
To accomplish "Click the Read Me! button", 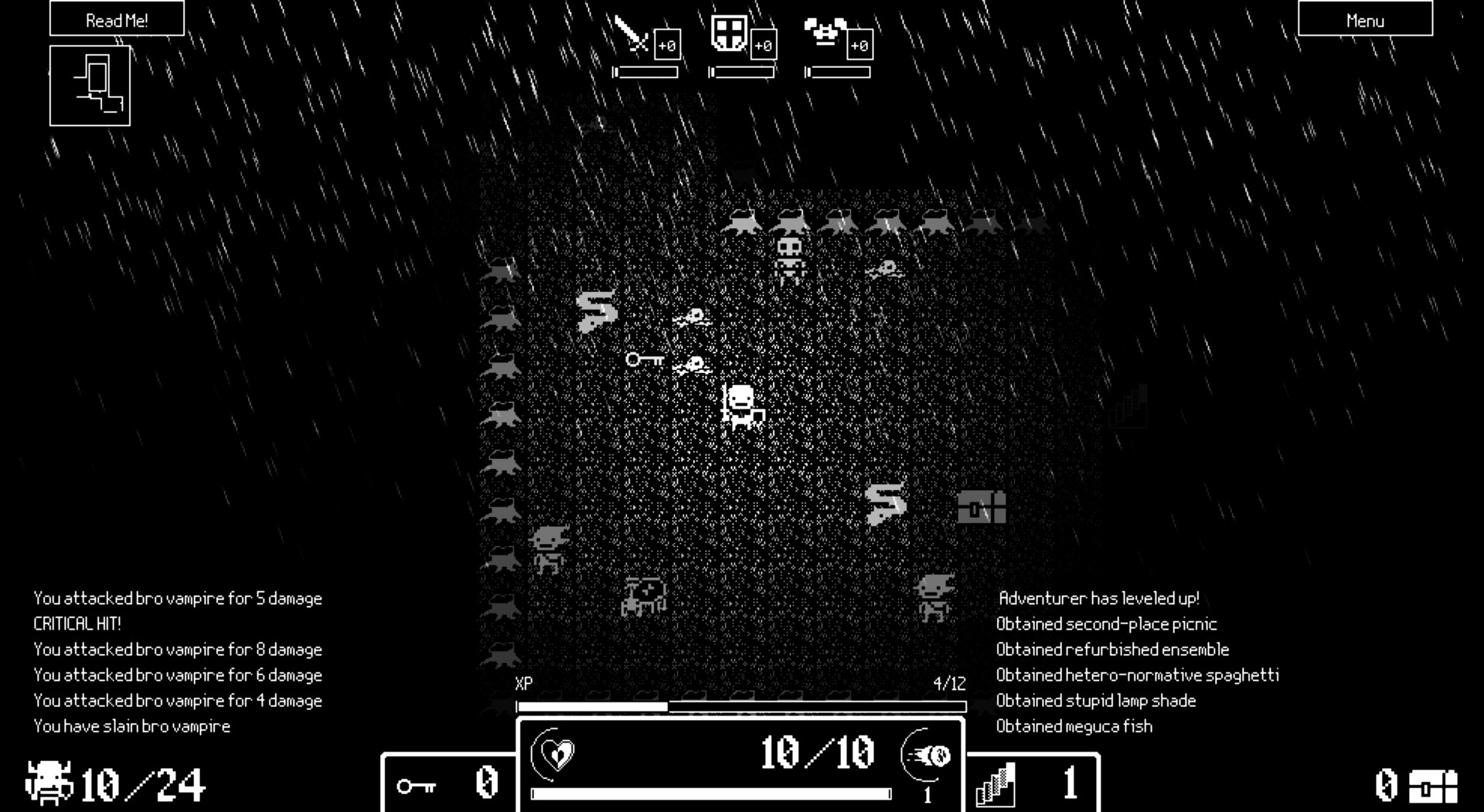I will (x=115, y=20).
